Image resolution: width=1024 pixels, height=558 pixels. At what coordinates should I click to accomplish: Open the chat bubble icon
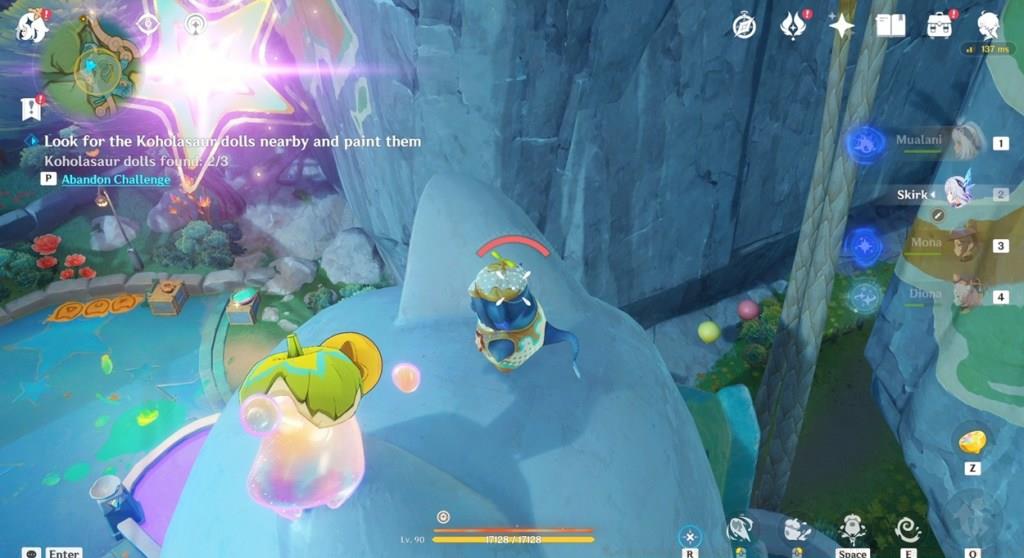coord(33,552)
